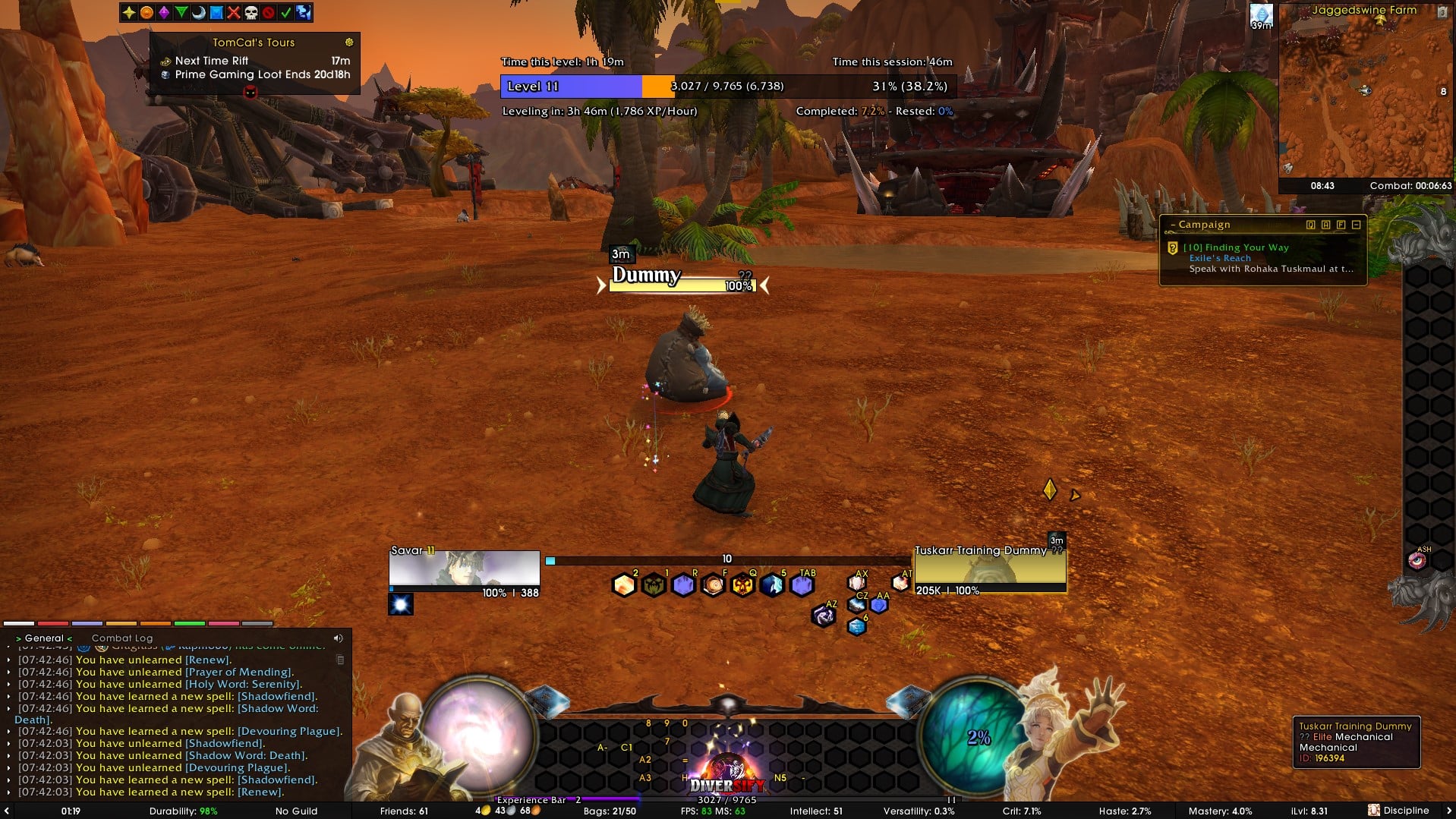1456x819 pixels.
Task: Click the green checkmark ready check icon
Action: pyautogui.click(x=285, y=12)
